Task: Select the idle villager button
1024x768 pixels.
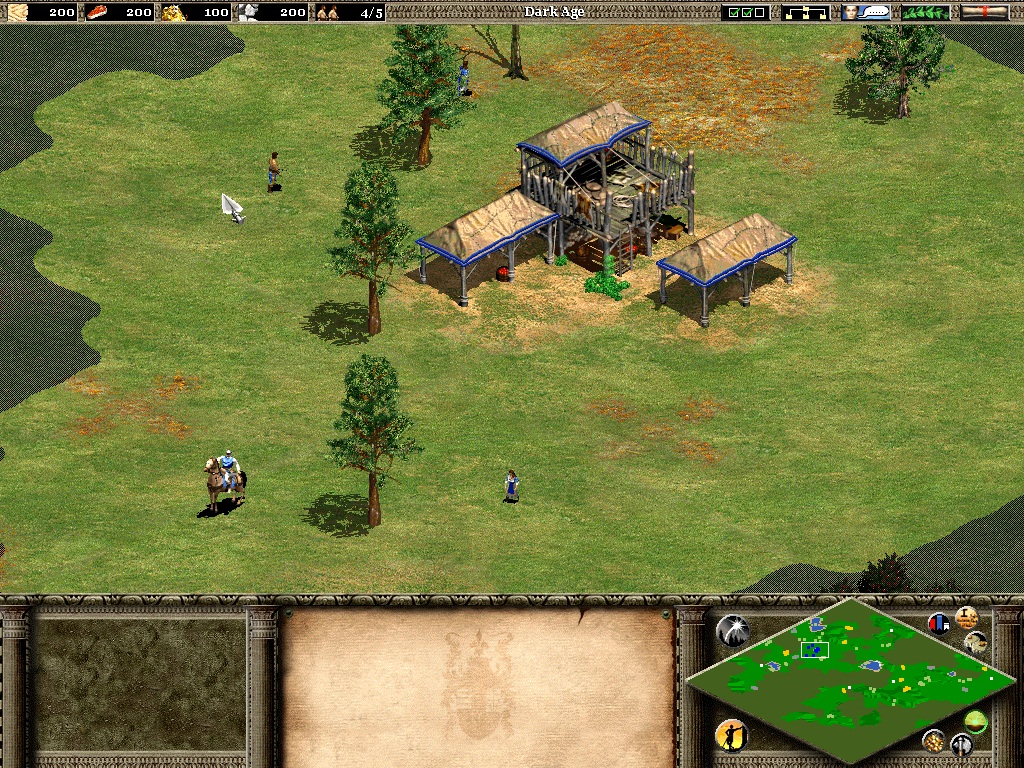Action: (732, 736)
